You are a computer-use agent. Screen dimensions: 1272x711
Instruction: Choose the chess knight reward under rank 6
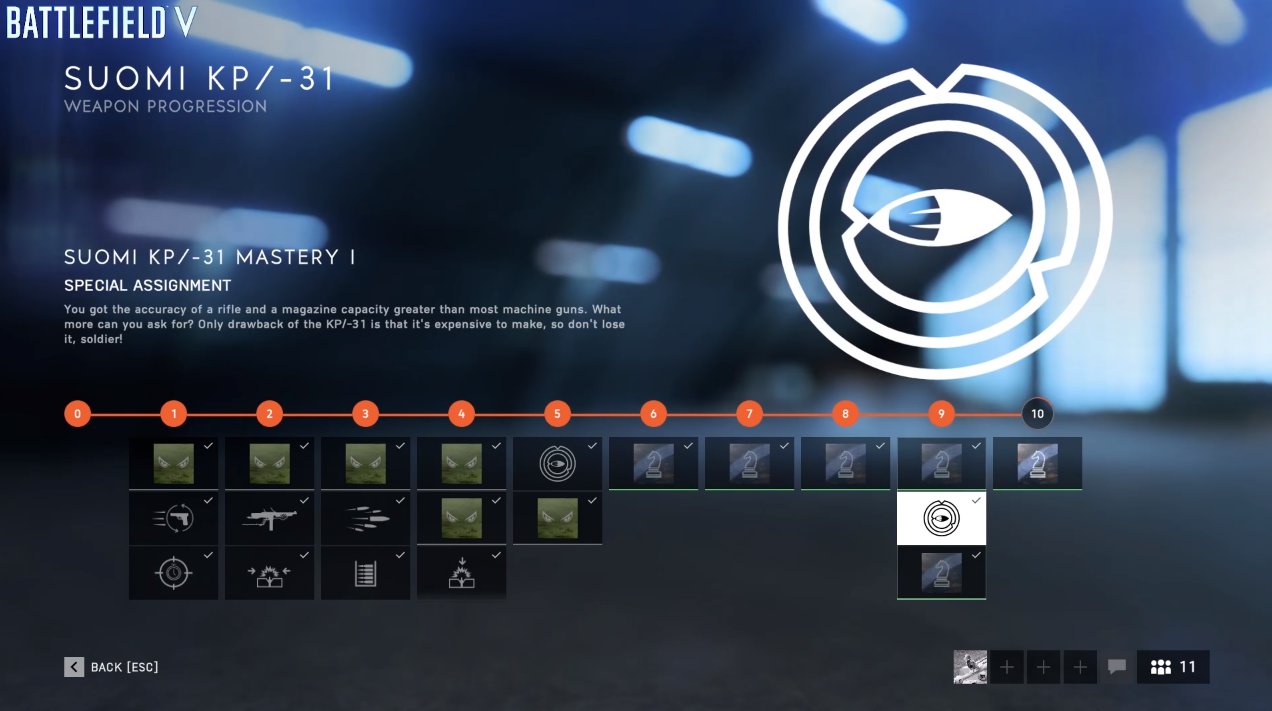point(653,463)
